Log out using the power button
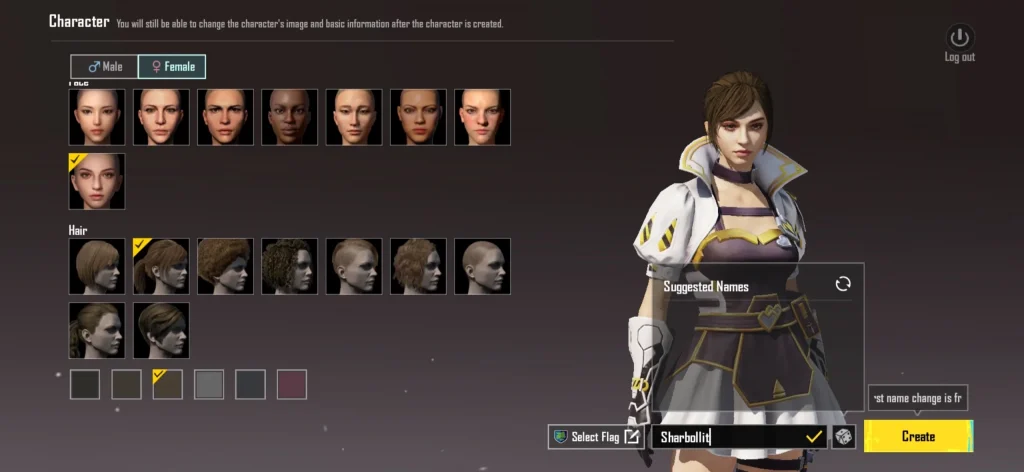 point(959,39)
